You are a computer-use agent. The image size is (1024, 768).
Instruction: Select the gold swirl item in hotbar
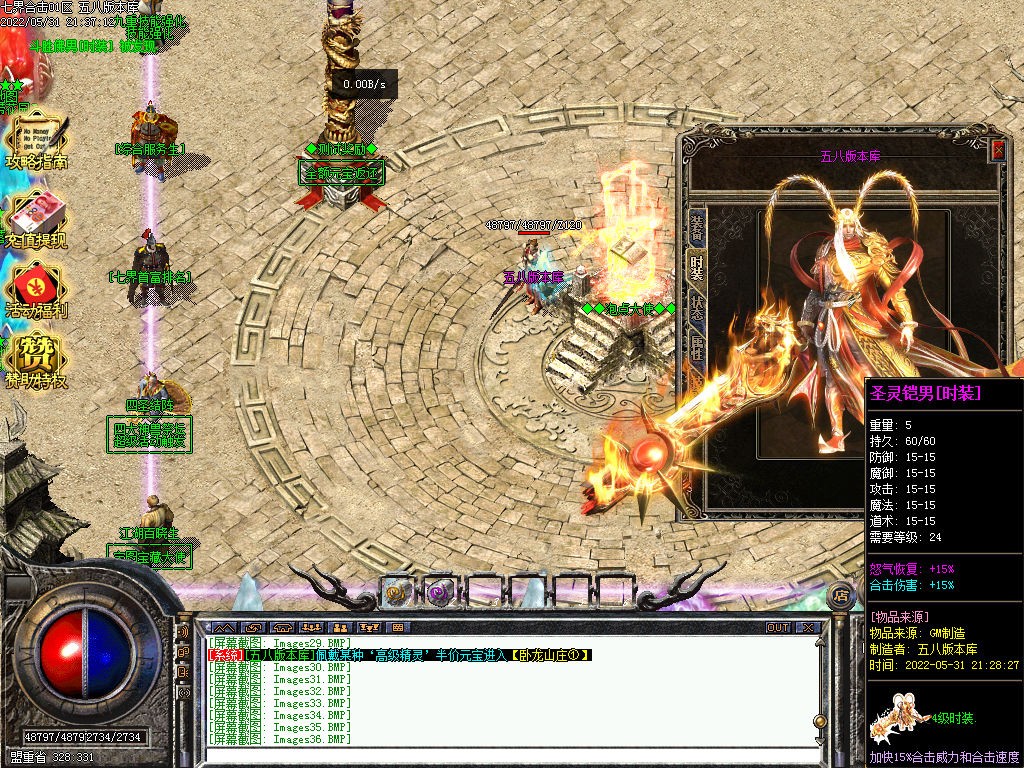coord(398,592)
